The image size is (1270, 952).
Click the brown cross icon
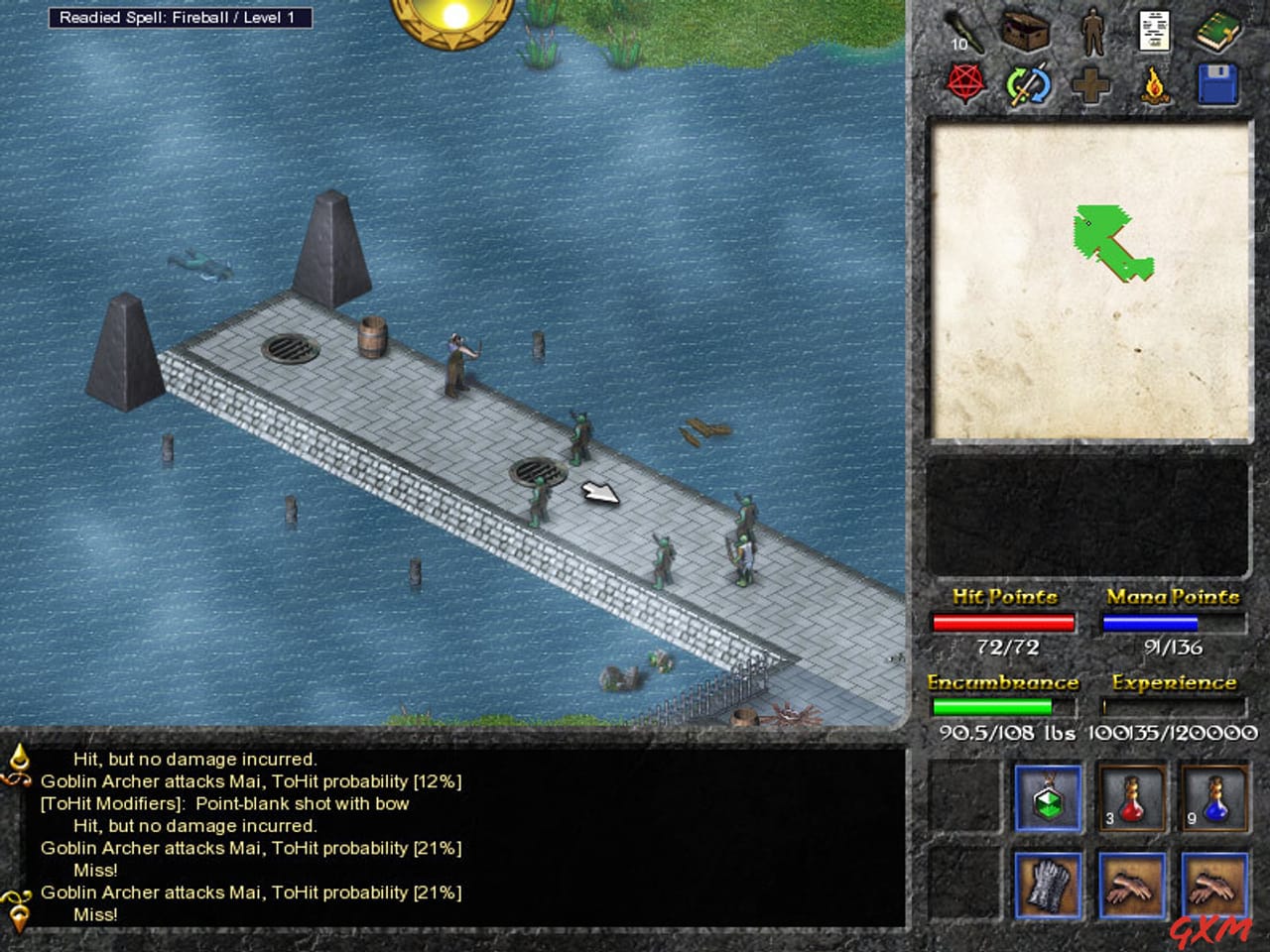tap(1091, 84)
